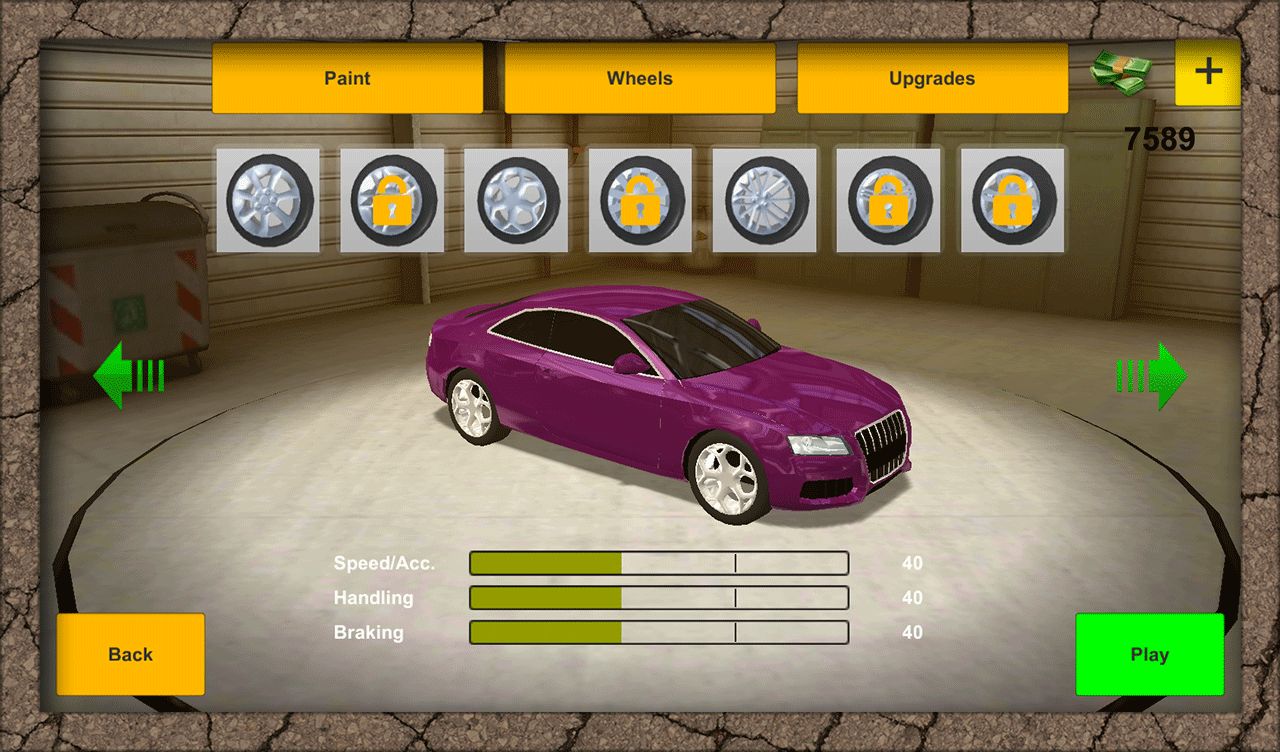Open the Upgrades tab

coord(931,78)
